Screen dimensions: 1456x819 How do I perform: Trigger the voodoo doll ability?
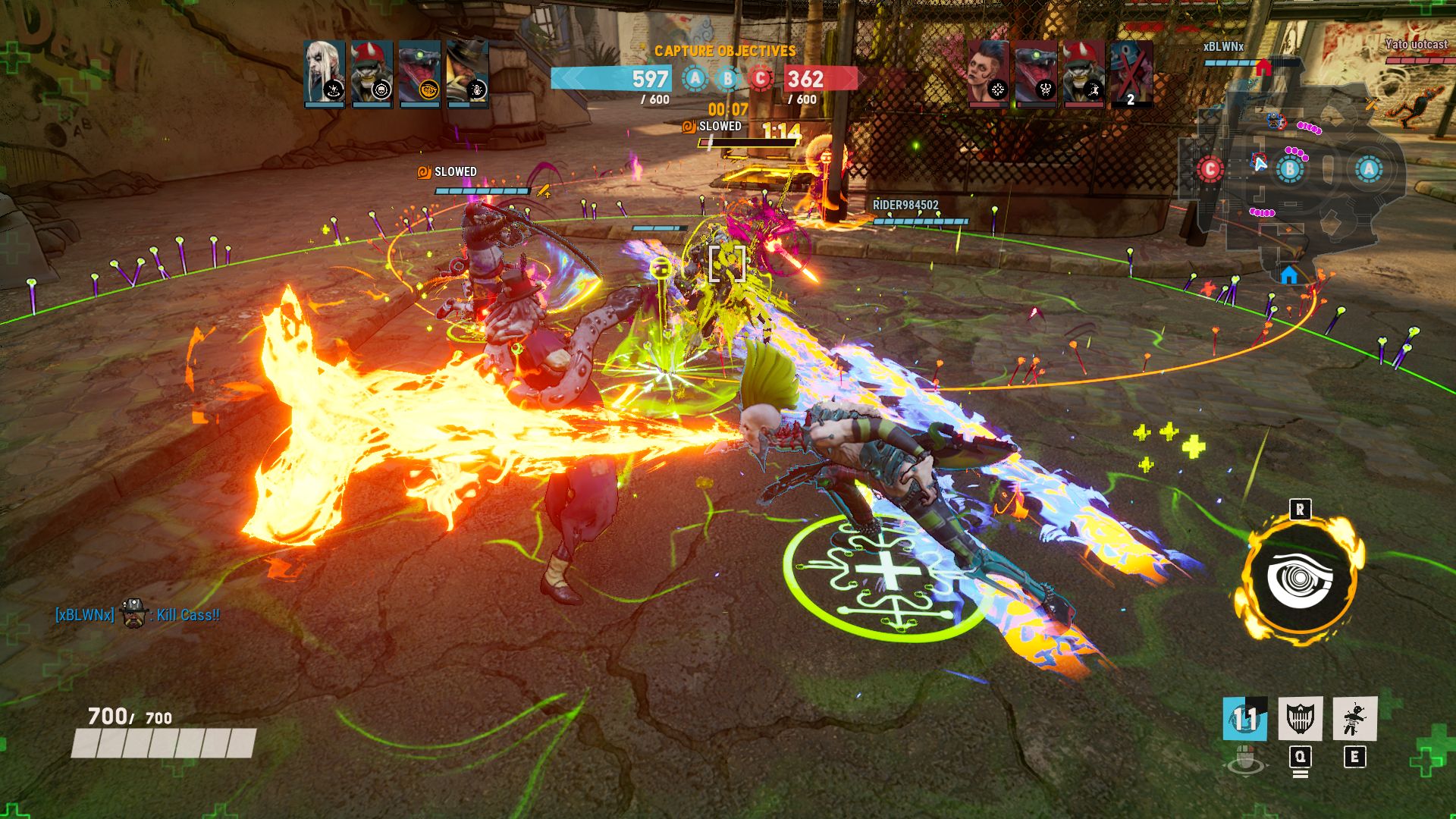click(1354, 718)
